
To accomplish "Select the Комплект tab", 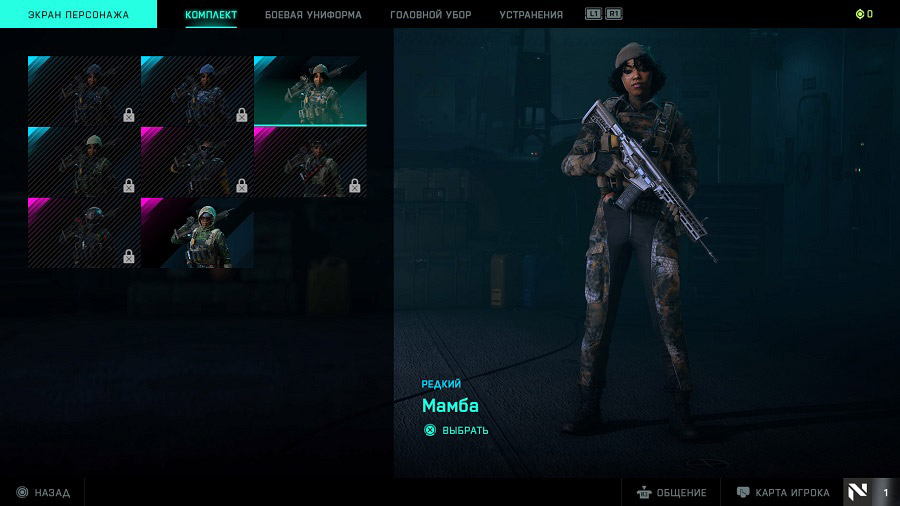I will click(x=211, y=15).
